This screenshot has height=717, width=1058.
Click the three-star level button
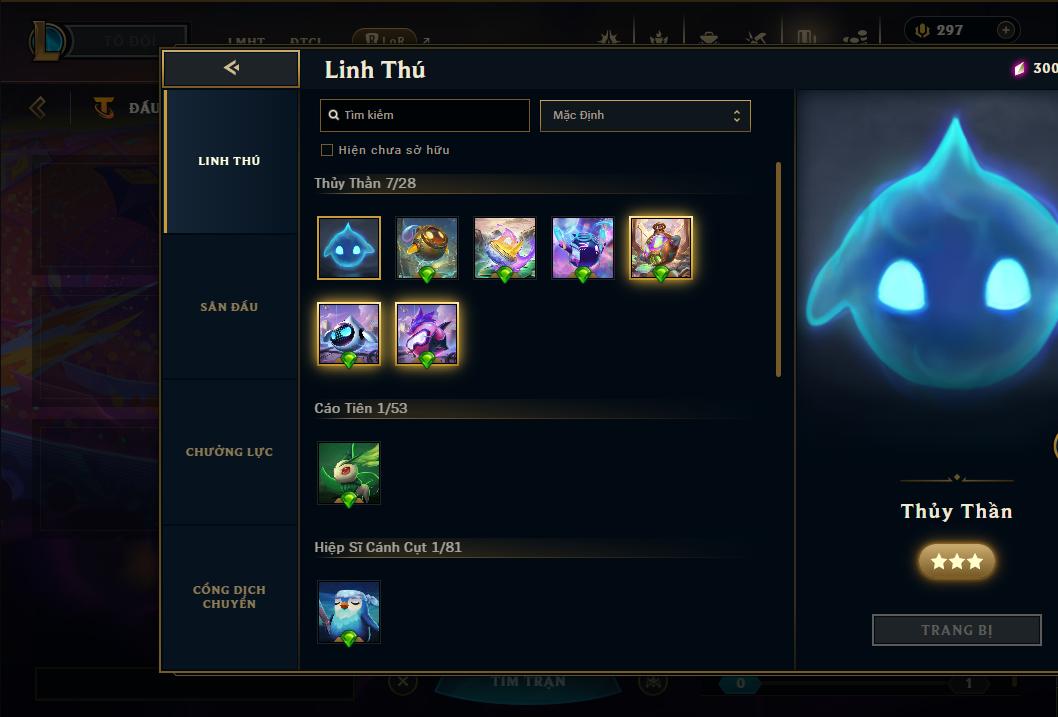[x=956, y=562]
